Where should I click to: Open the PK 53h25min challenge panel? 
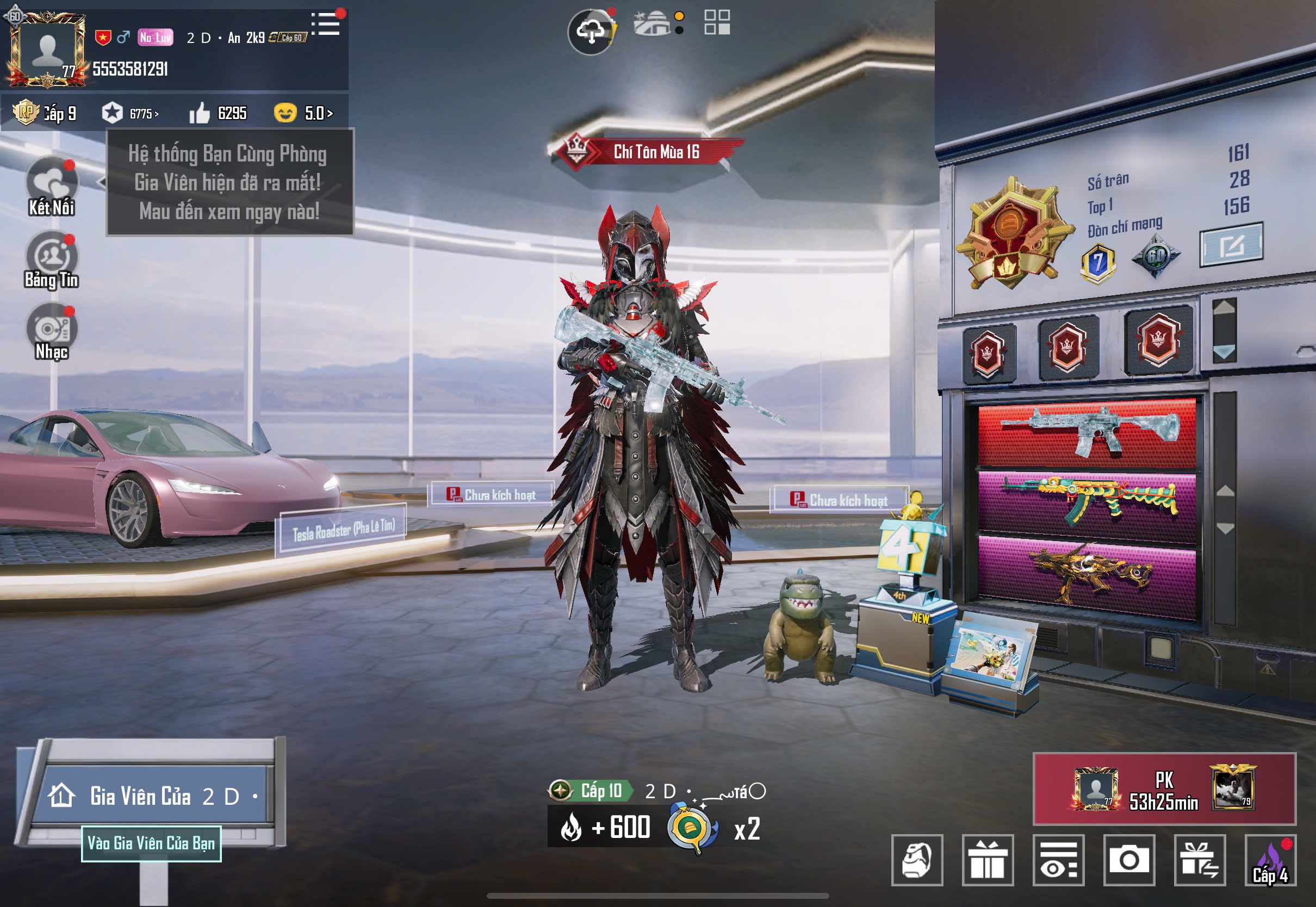(1164, 789)
